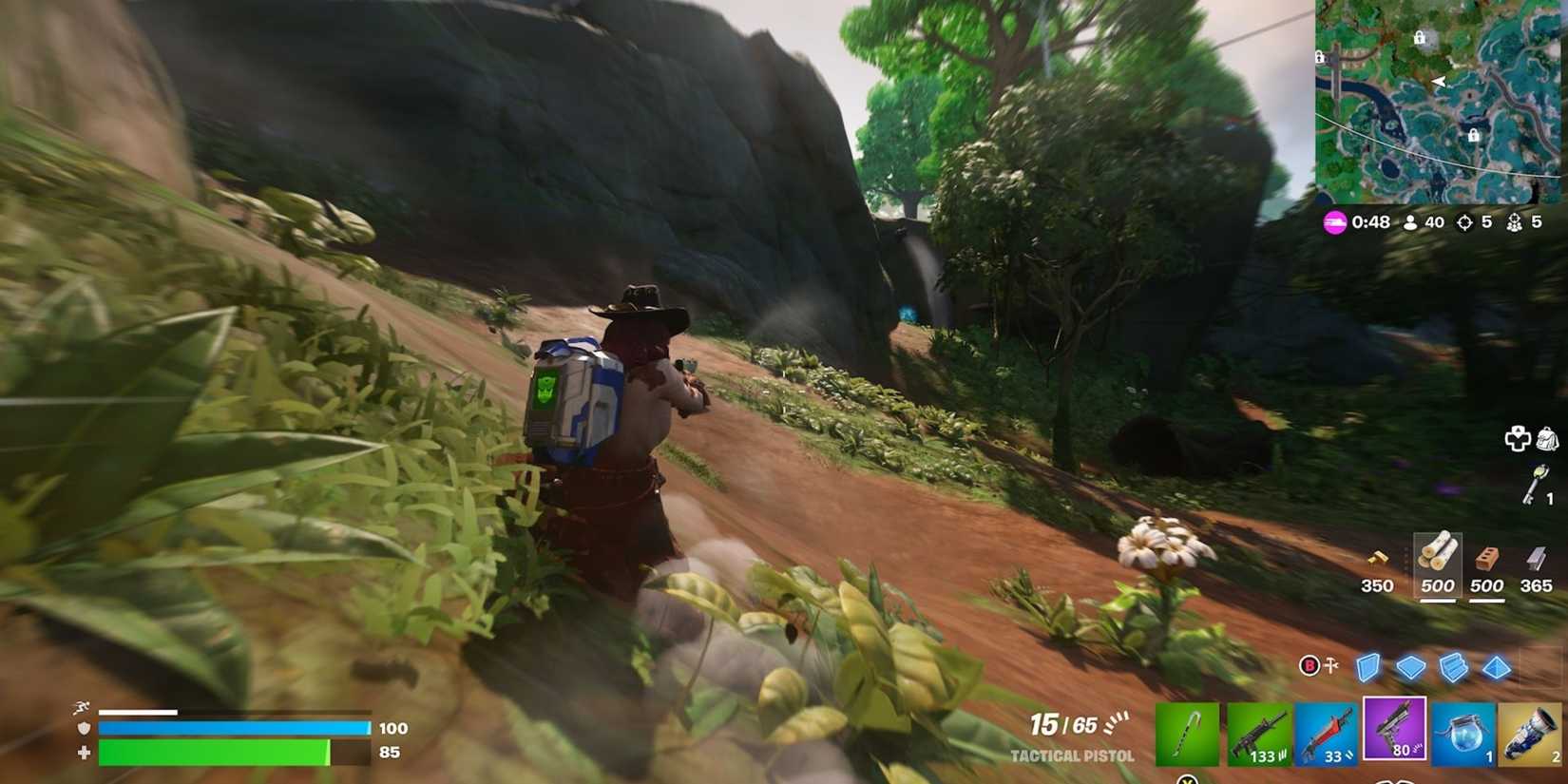Click the backpack inventory icon
1568x784 pixels.
1548,439
